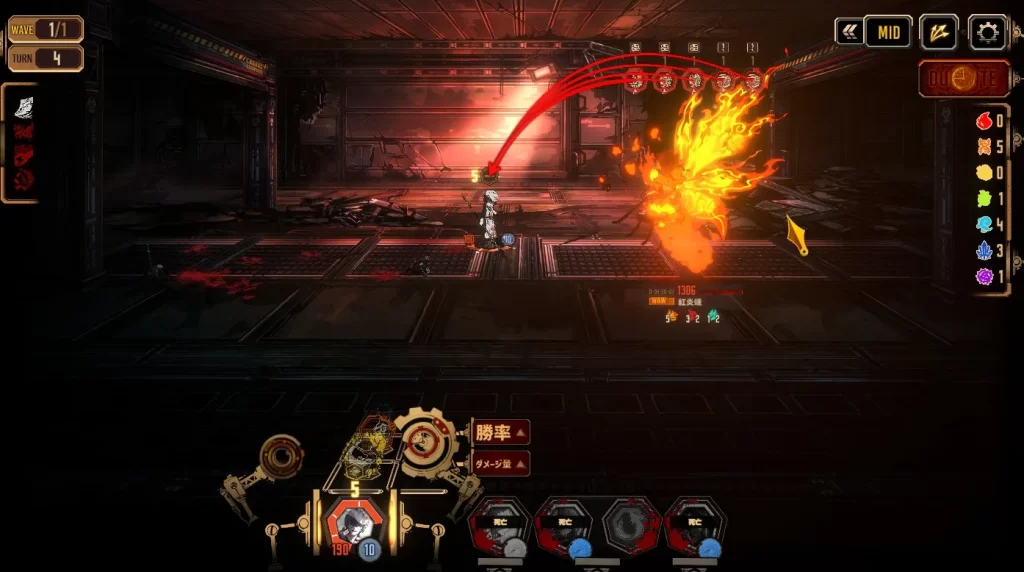Click the double-arrow rewind button
Screen dimensions: 1024x572
tap(849, 32)
